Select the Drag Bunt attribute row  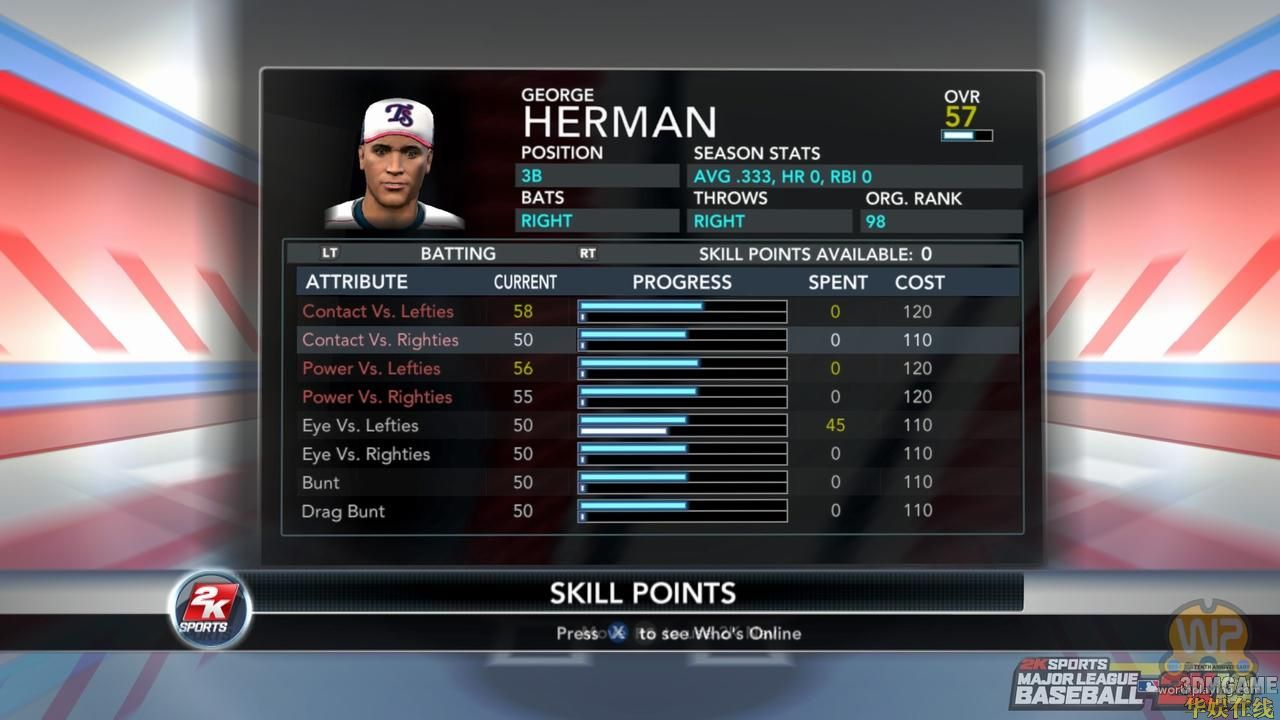(x=343, y=511)
